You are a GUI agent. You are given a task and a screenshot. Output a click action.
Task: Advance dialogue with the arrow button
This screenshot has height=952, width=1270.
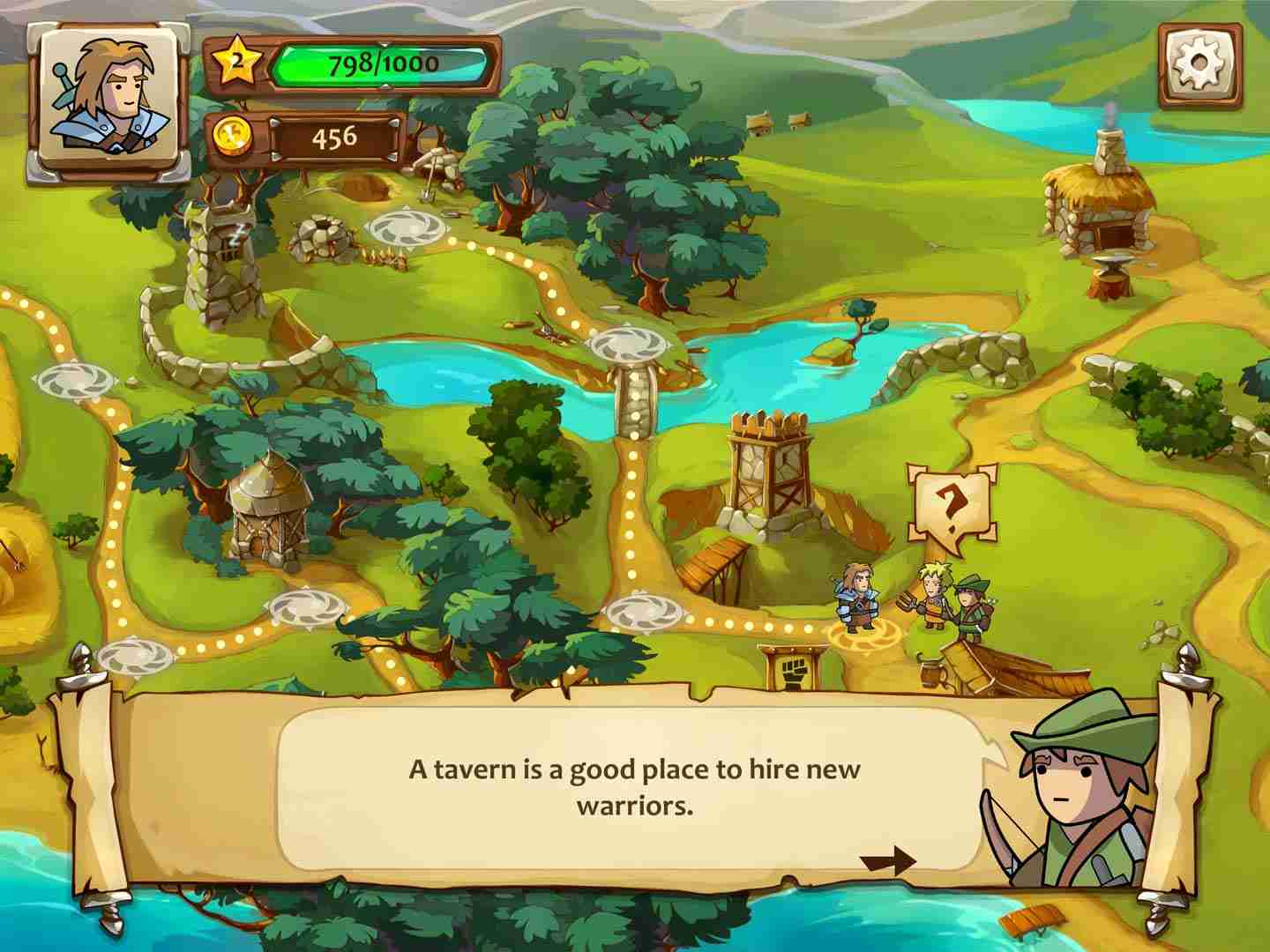pos(888,860)
